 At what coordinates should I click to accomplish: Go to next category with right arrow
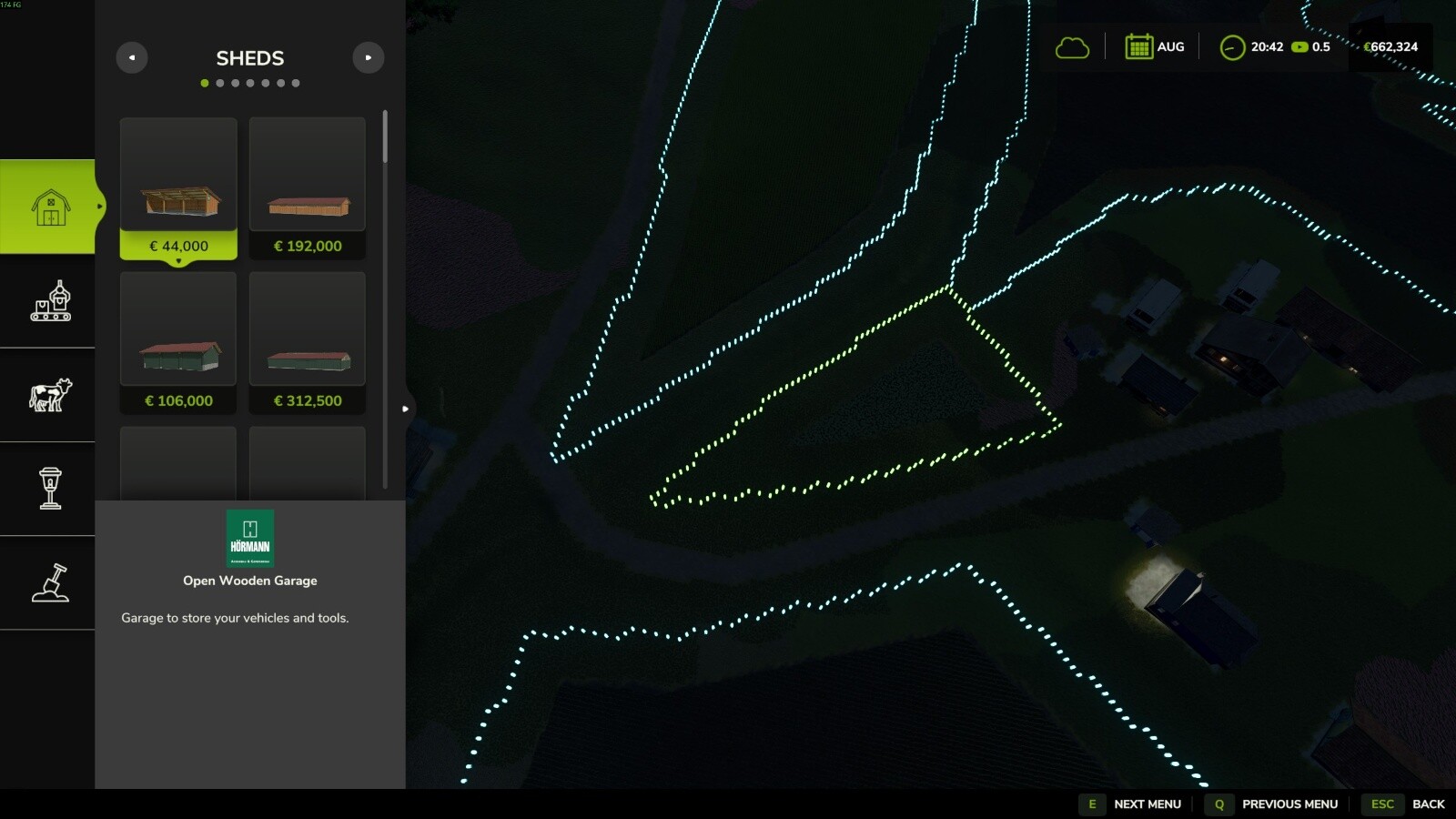tap(369, 57)
